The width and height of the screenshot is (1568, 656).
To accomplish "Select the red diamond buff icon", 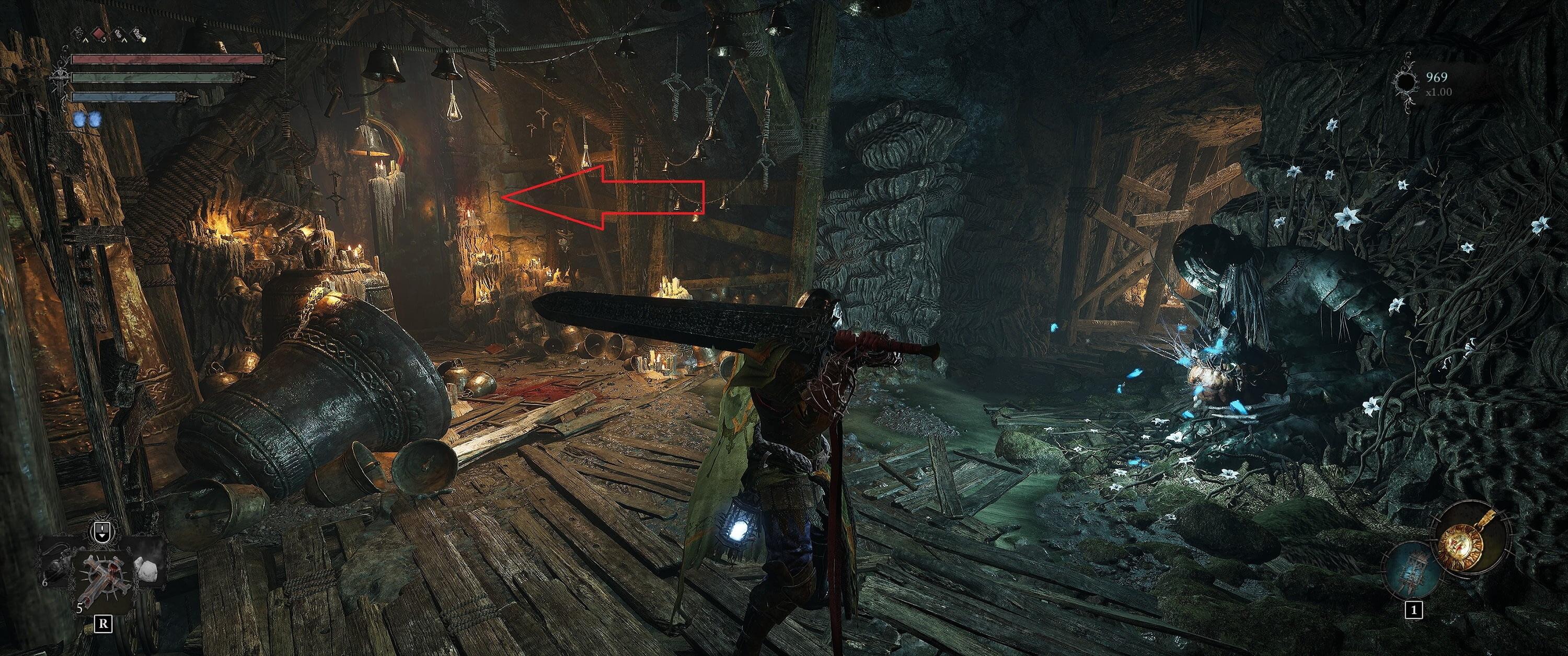I will point(99,33).
